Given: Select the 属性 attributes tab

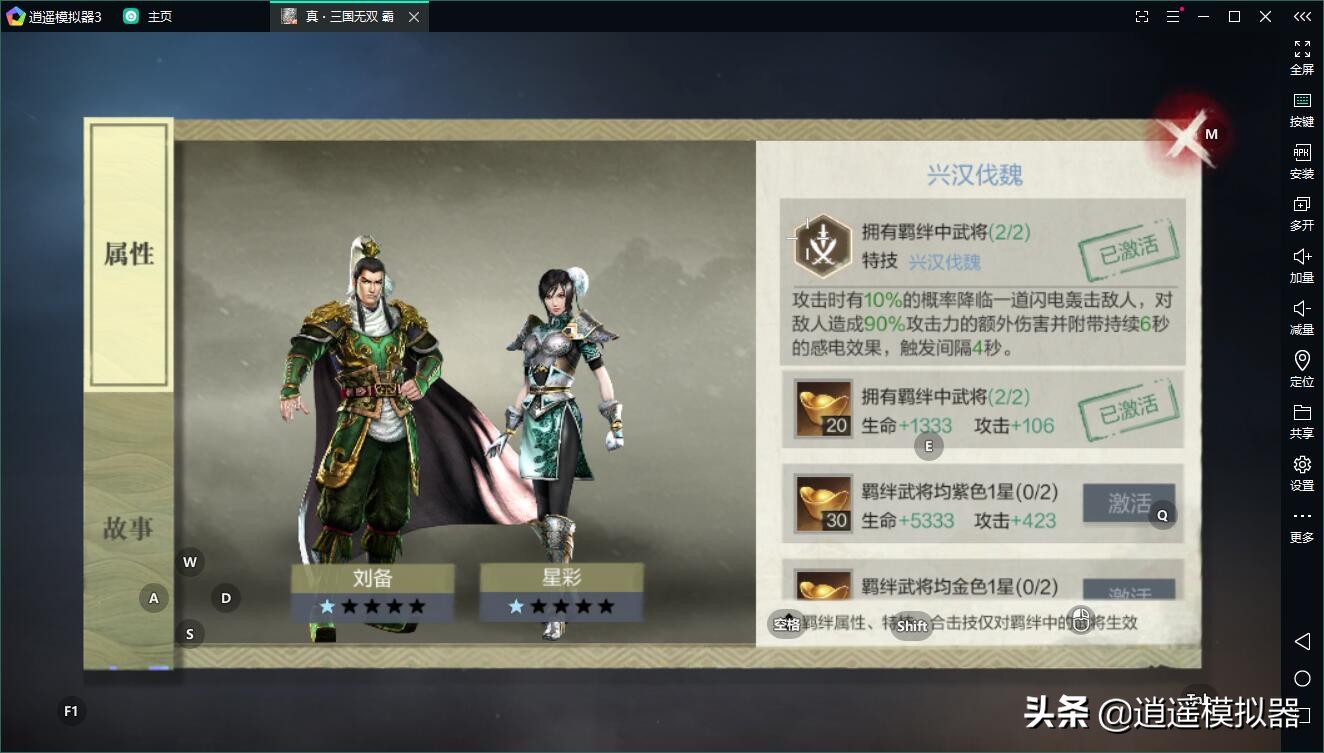Looking at the screenshot, I should pyautogui.click(x=128, y=253).
